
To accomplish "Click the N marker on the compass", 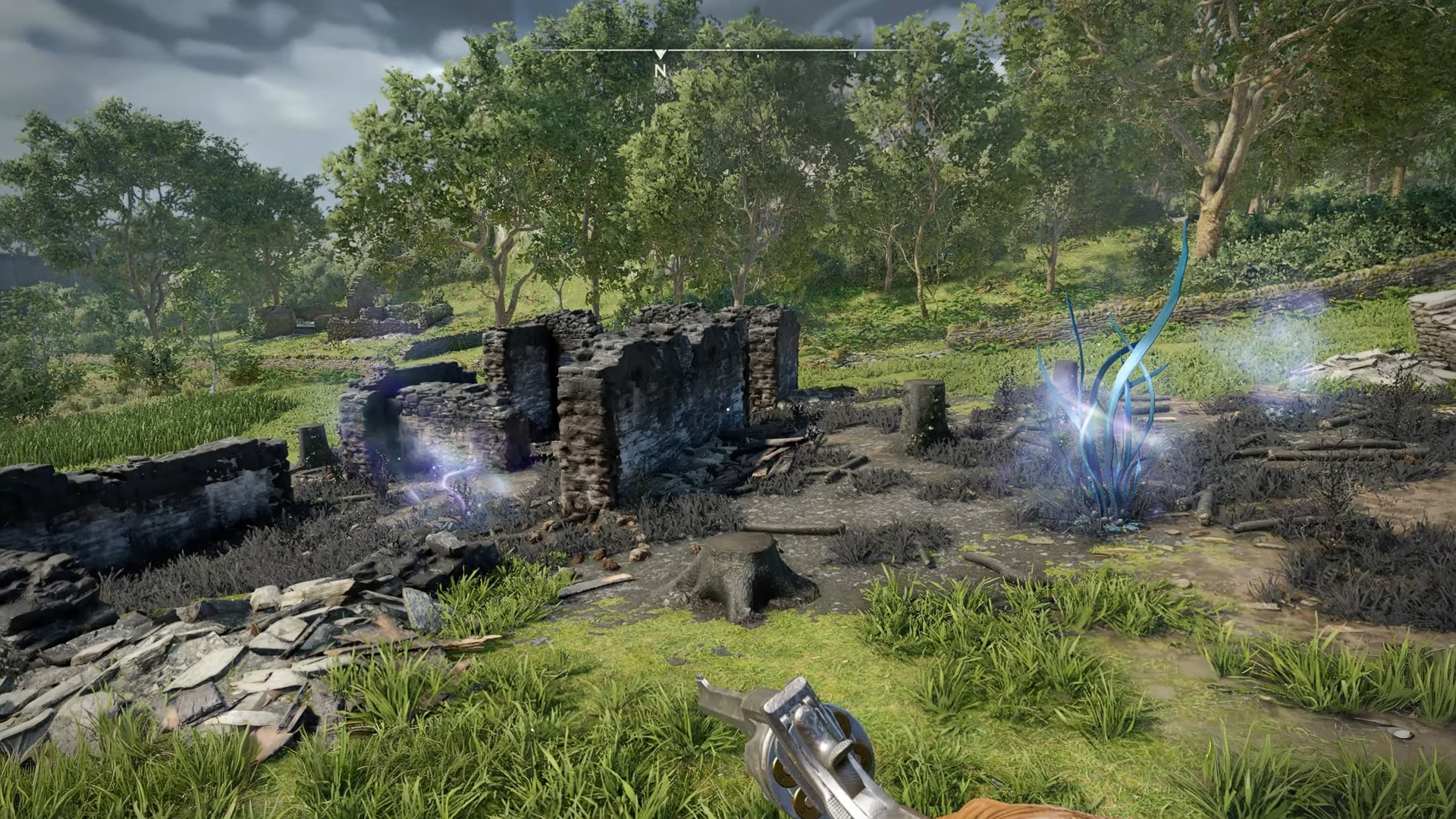I will point(661,72).
